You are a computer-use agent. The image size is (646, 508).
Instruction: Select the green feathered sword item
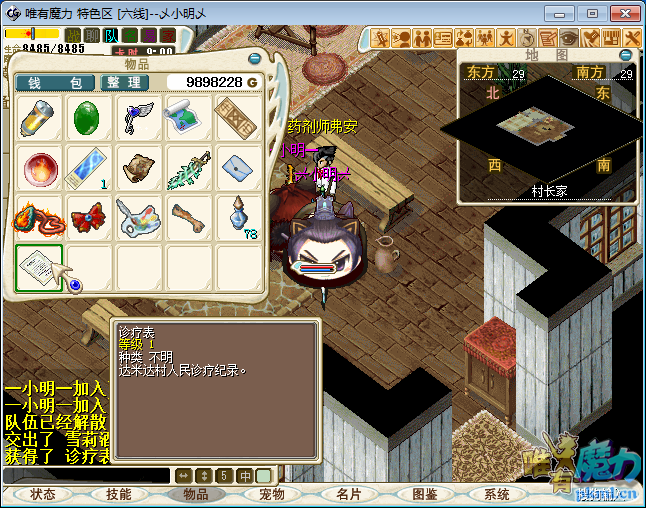coord(189,168)
